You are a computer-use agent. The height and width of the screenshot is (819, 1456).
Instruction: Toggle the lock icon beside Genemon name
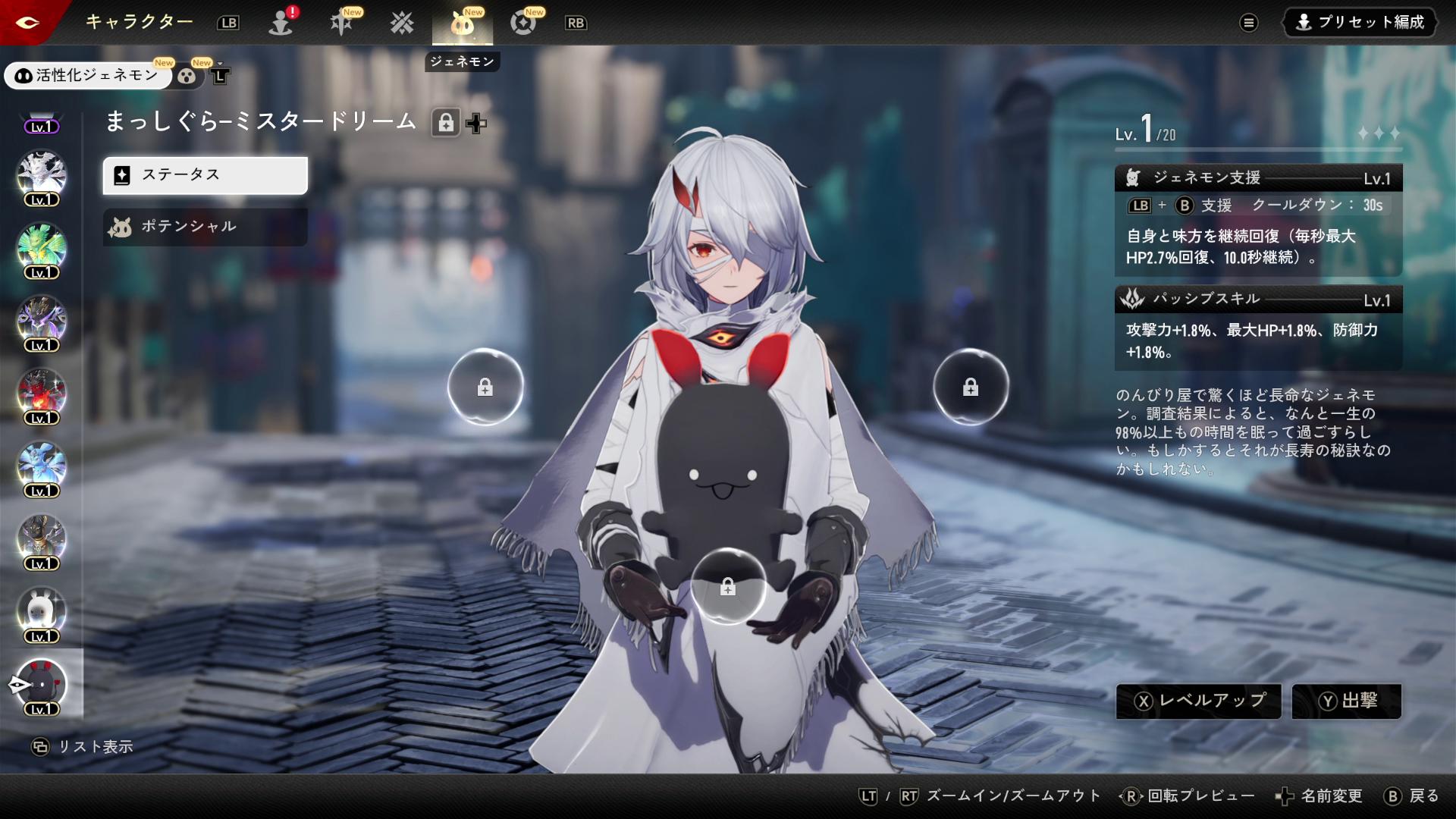coord(446,123)
